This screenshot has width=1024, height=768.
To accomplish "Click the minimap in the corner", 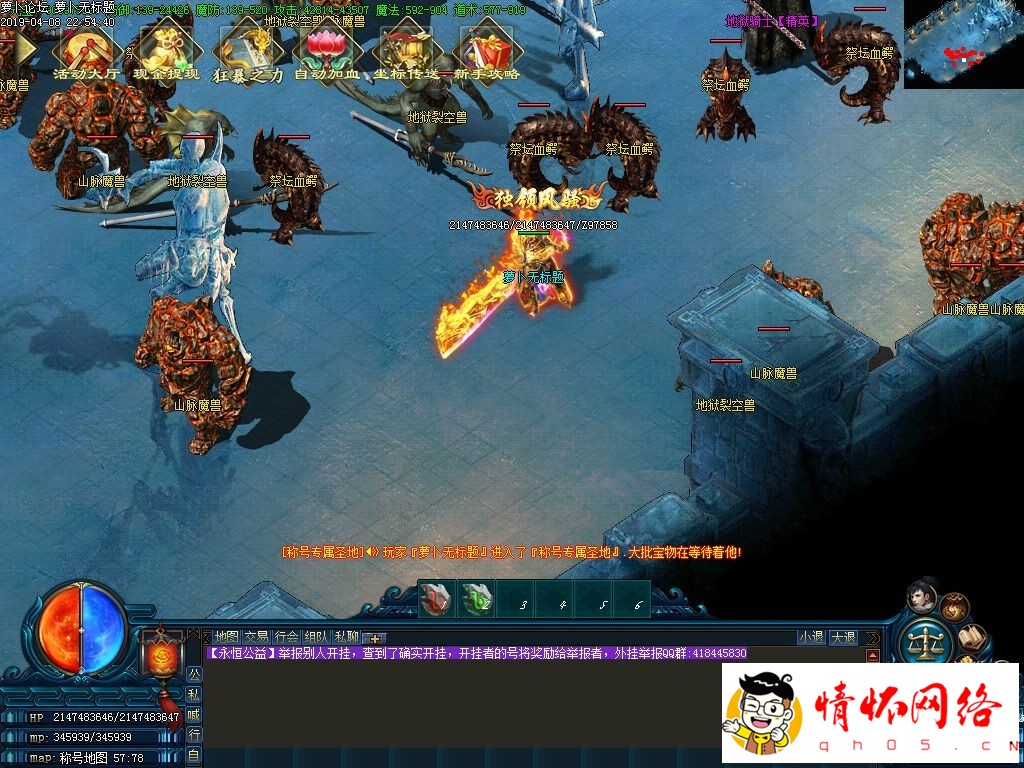I will [x=963, y=44].
